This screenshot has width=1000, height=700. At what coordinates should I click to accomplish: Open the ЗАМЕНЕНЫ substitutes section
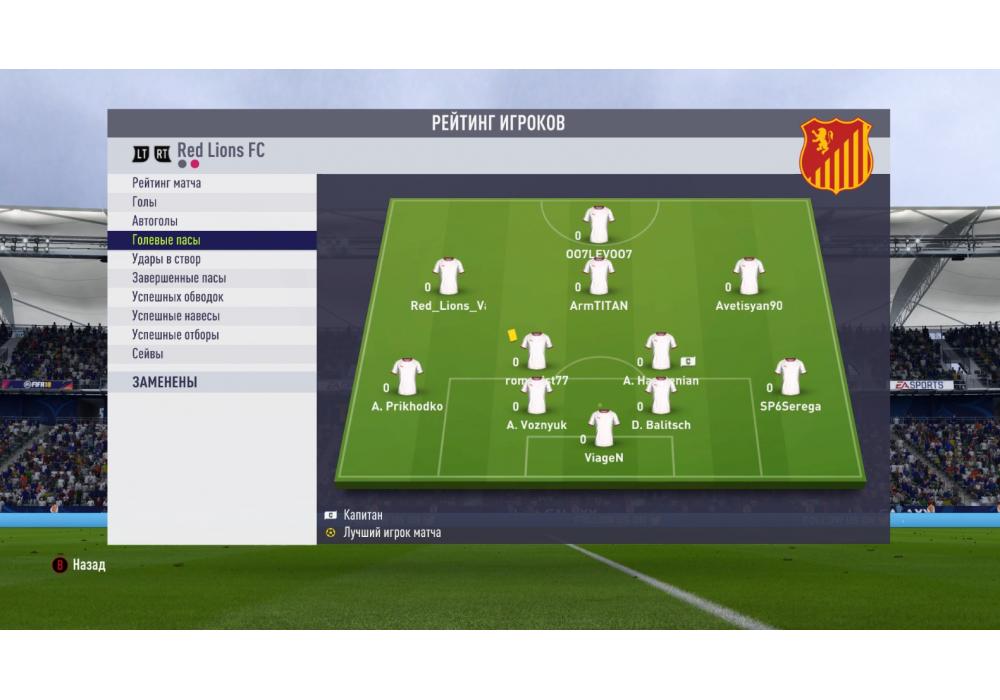(x=165, y=382)
